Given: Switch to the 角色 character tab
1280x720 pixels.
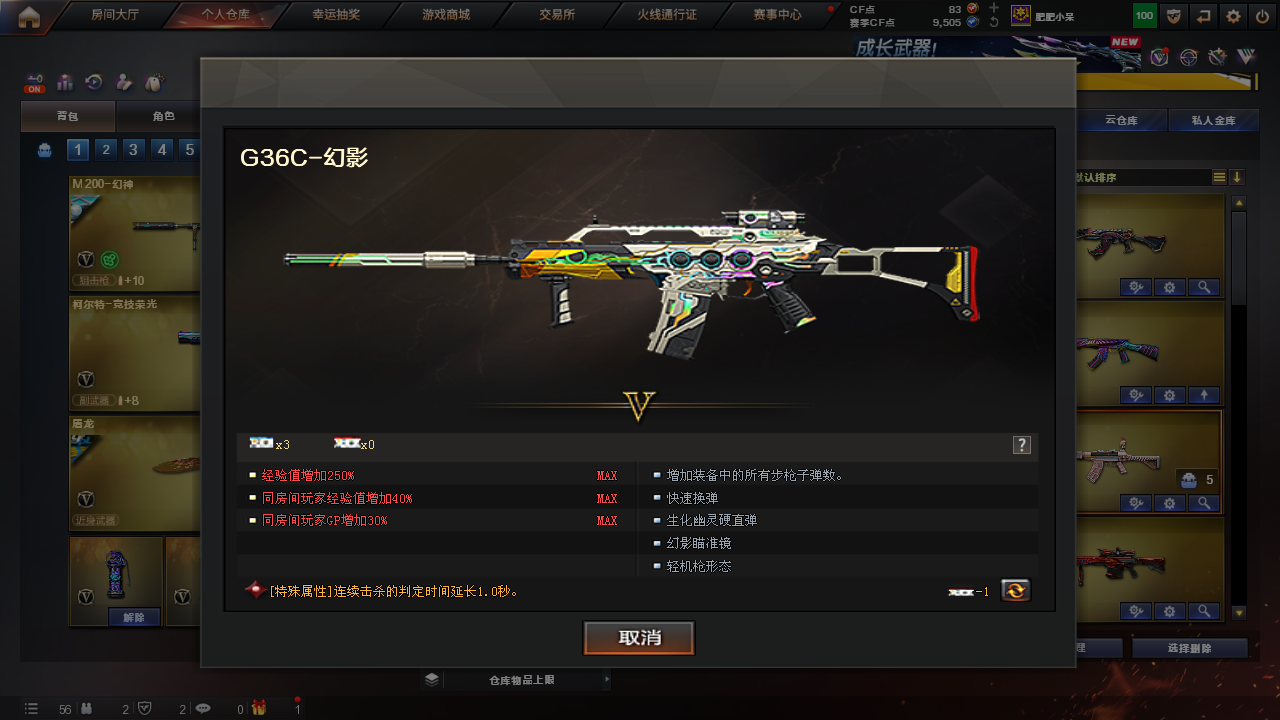Looking at the screenshot, I should pos(163,117).
